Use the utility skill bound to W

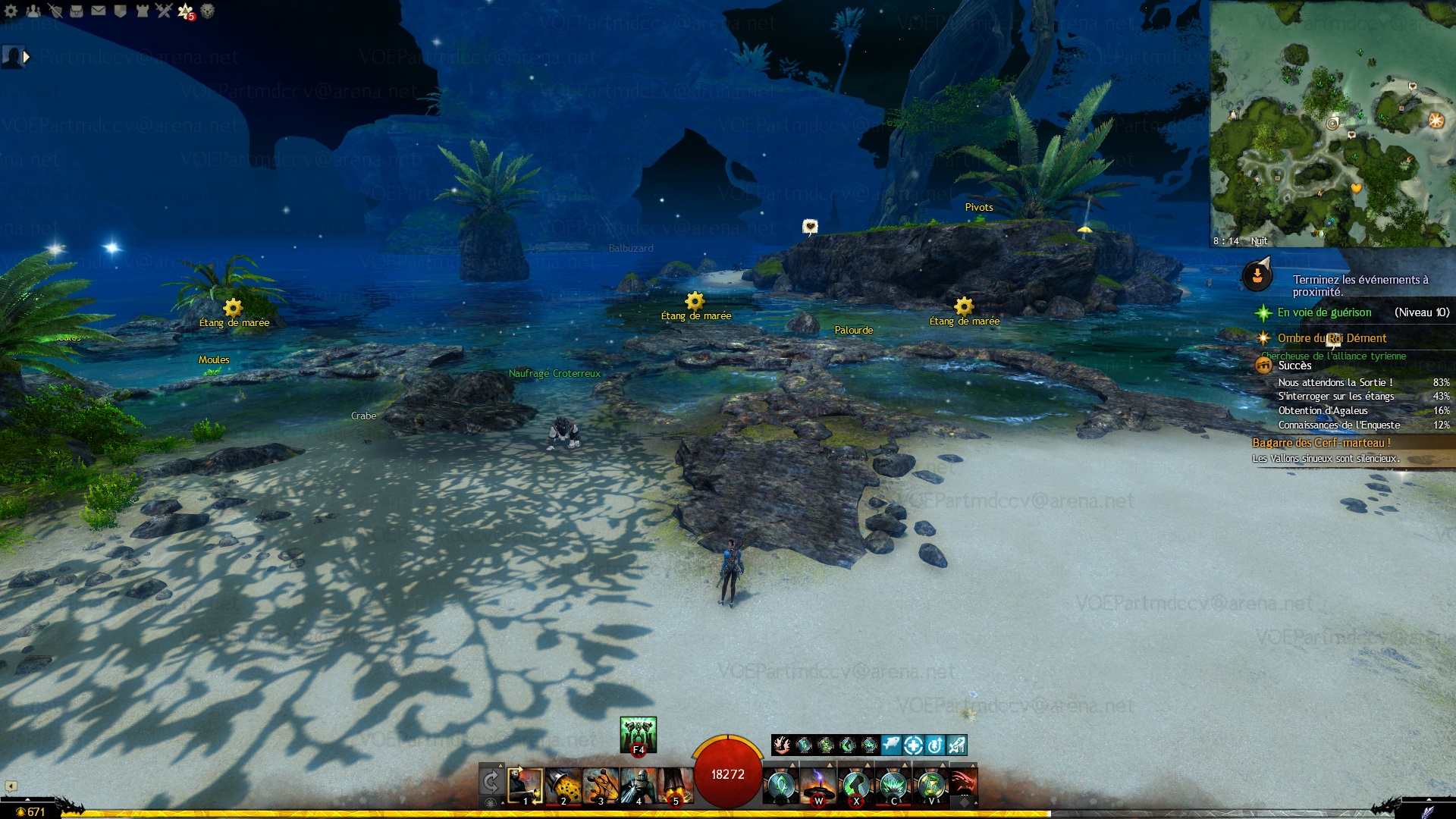[818, 786]
